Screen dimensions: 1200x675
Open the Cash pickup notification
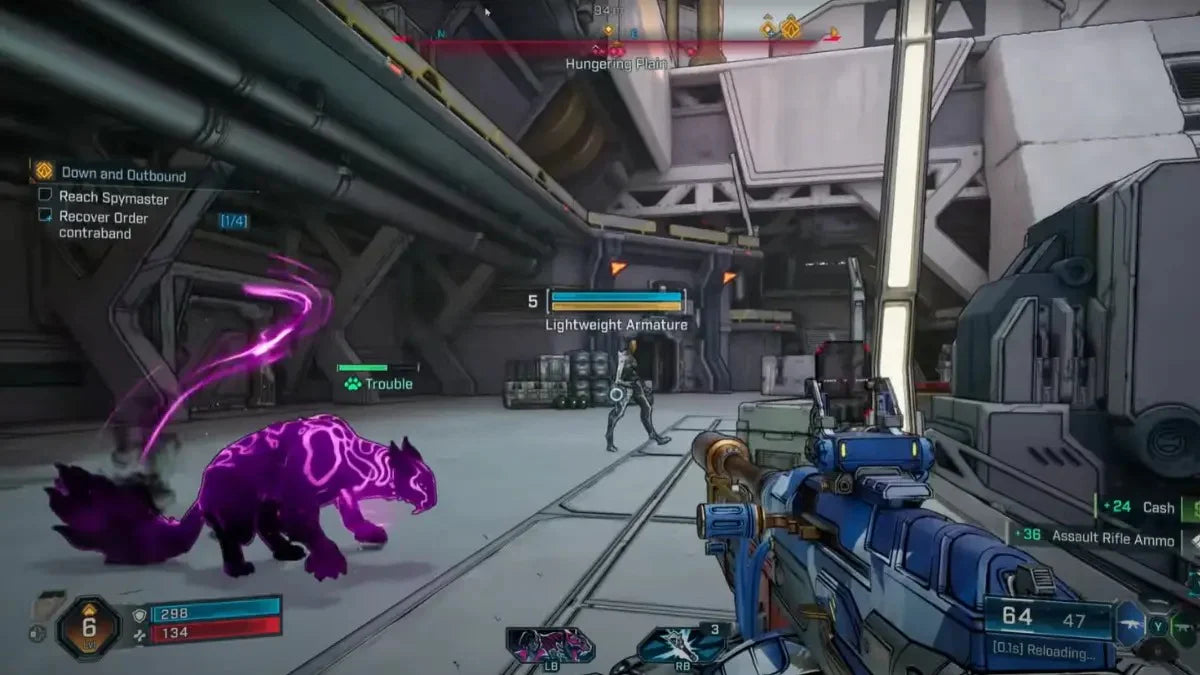pyautogui.click(x=1140, y=507)
